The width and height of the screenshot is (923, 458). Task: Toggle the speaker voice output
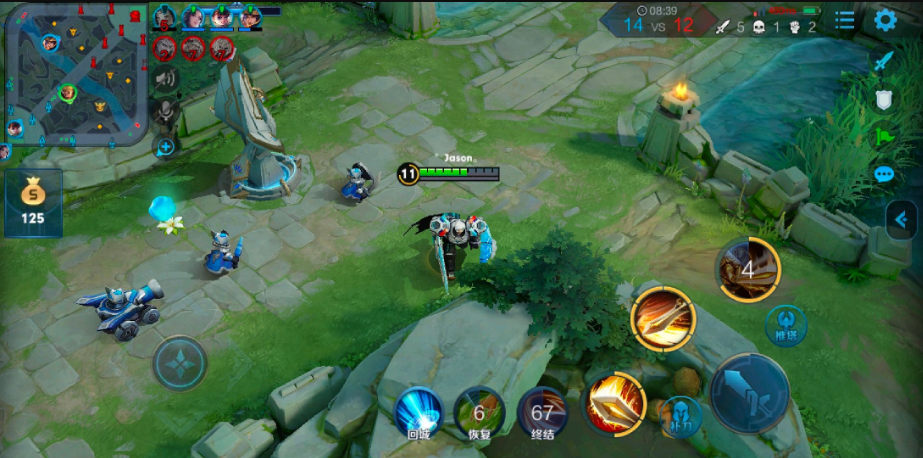pos(165,79)
